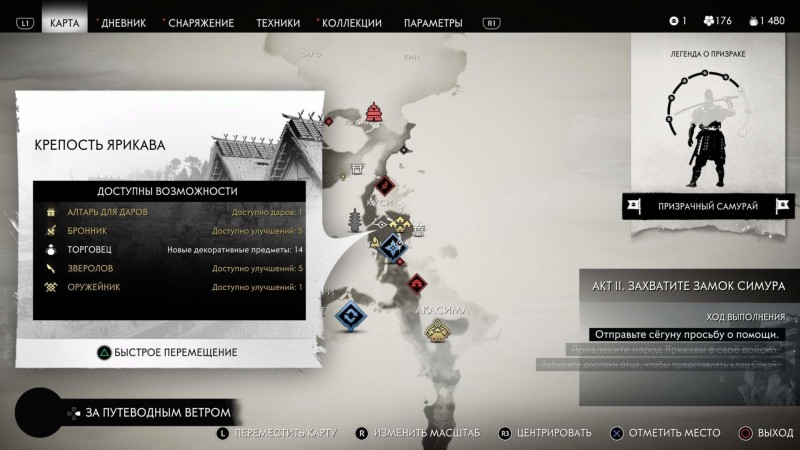Select the golden marker below Акасима
800x450 pixels.
[x=437, y=331]
